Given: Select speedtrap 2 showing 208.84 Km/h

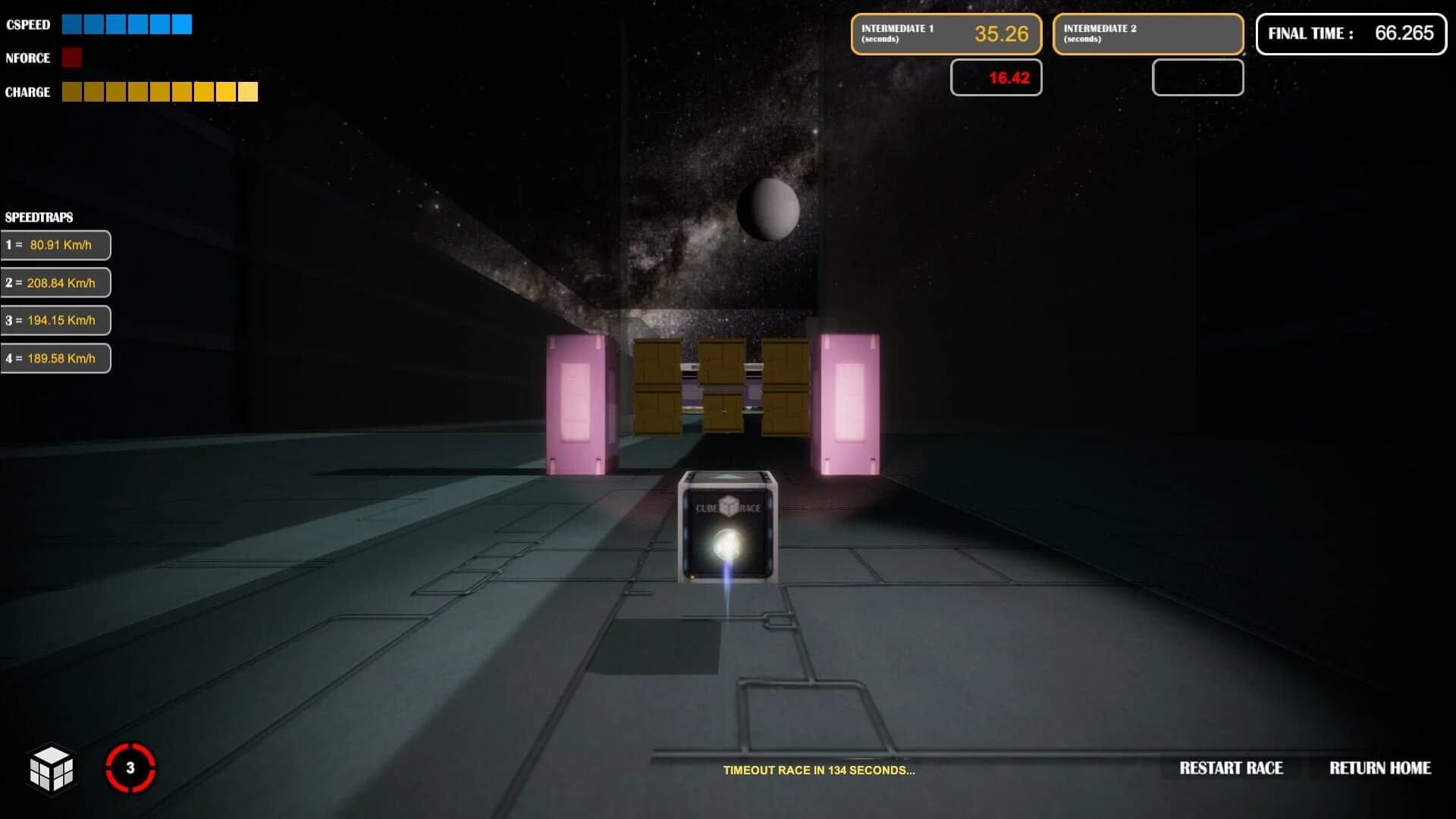Looking at the screenshot, I should tap(55, 282).
